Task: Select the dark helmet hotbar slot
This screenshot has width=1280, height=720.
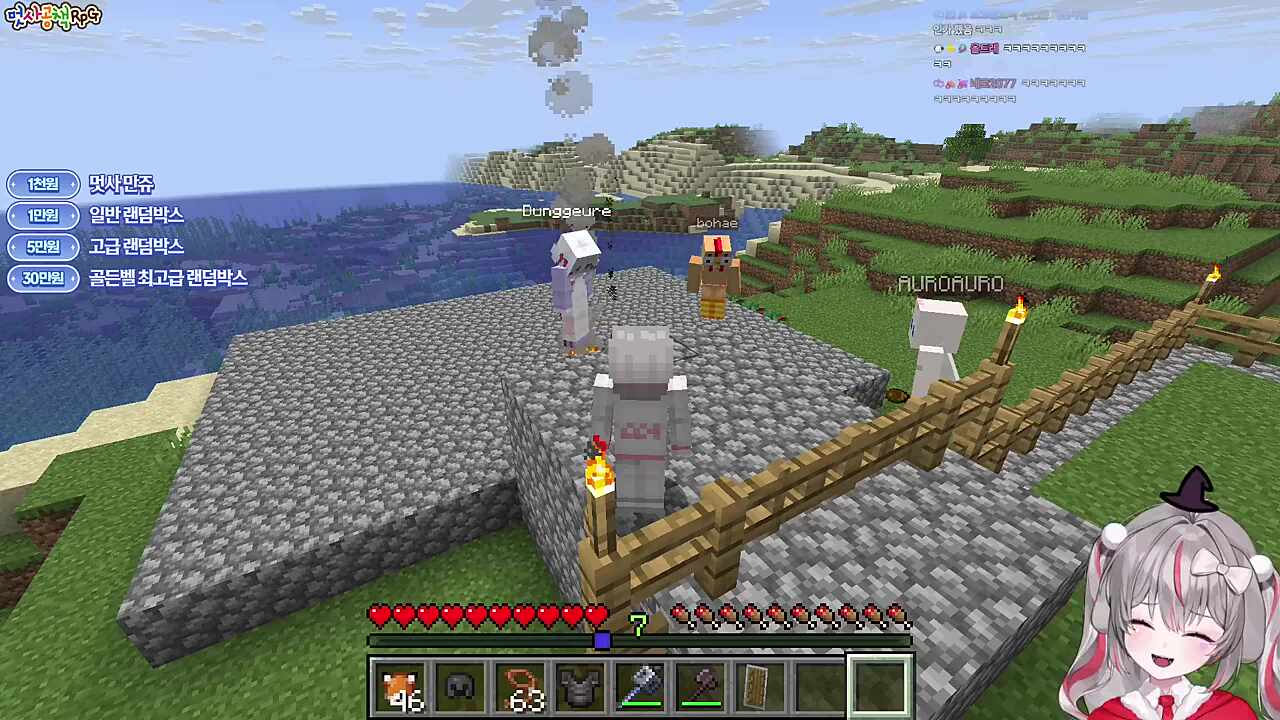Action: pos(460,687)
